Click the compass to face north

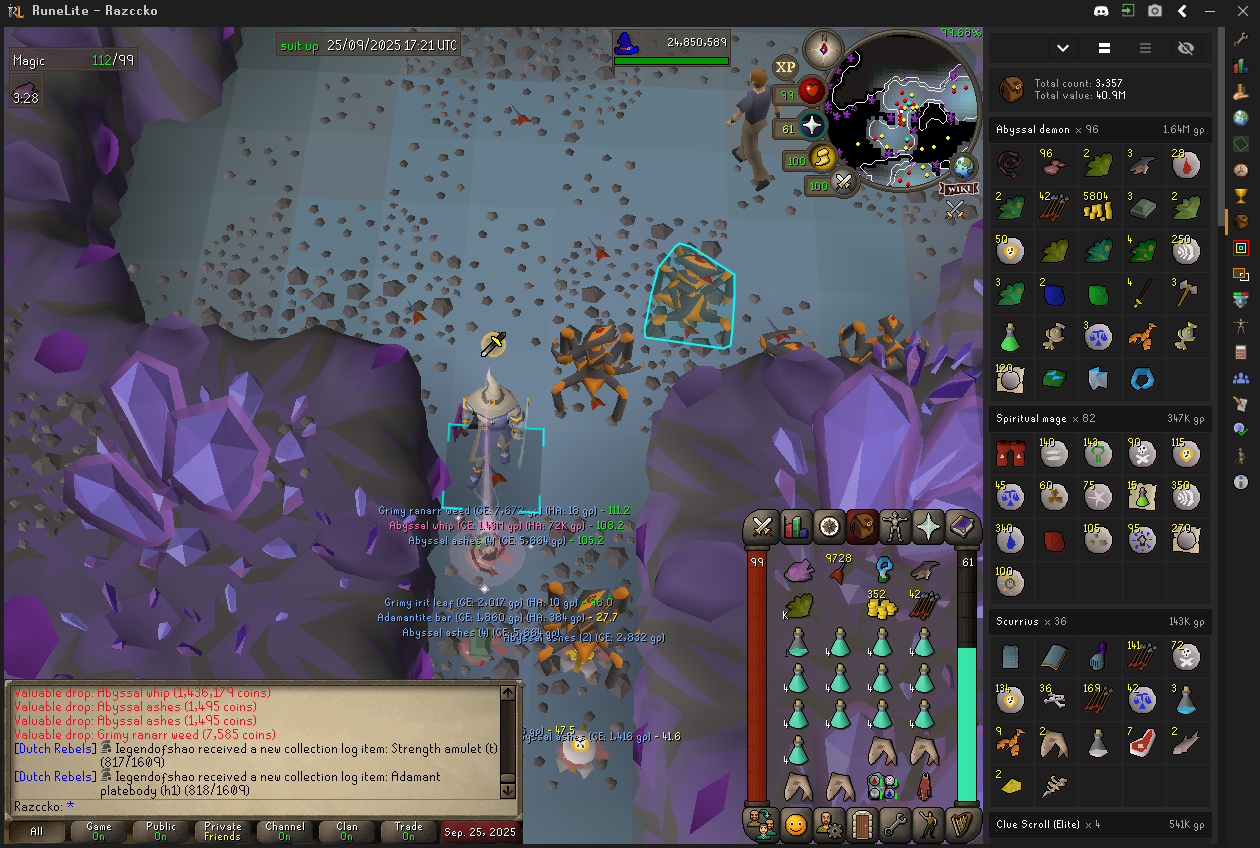(x=826, y=46)
